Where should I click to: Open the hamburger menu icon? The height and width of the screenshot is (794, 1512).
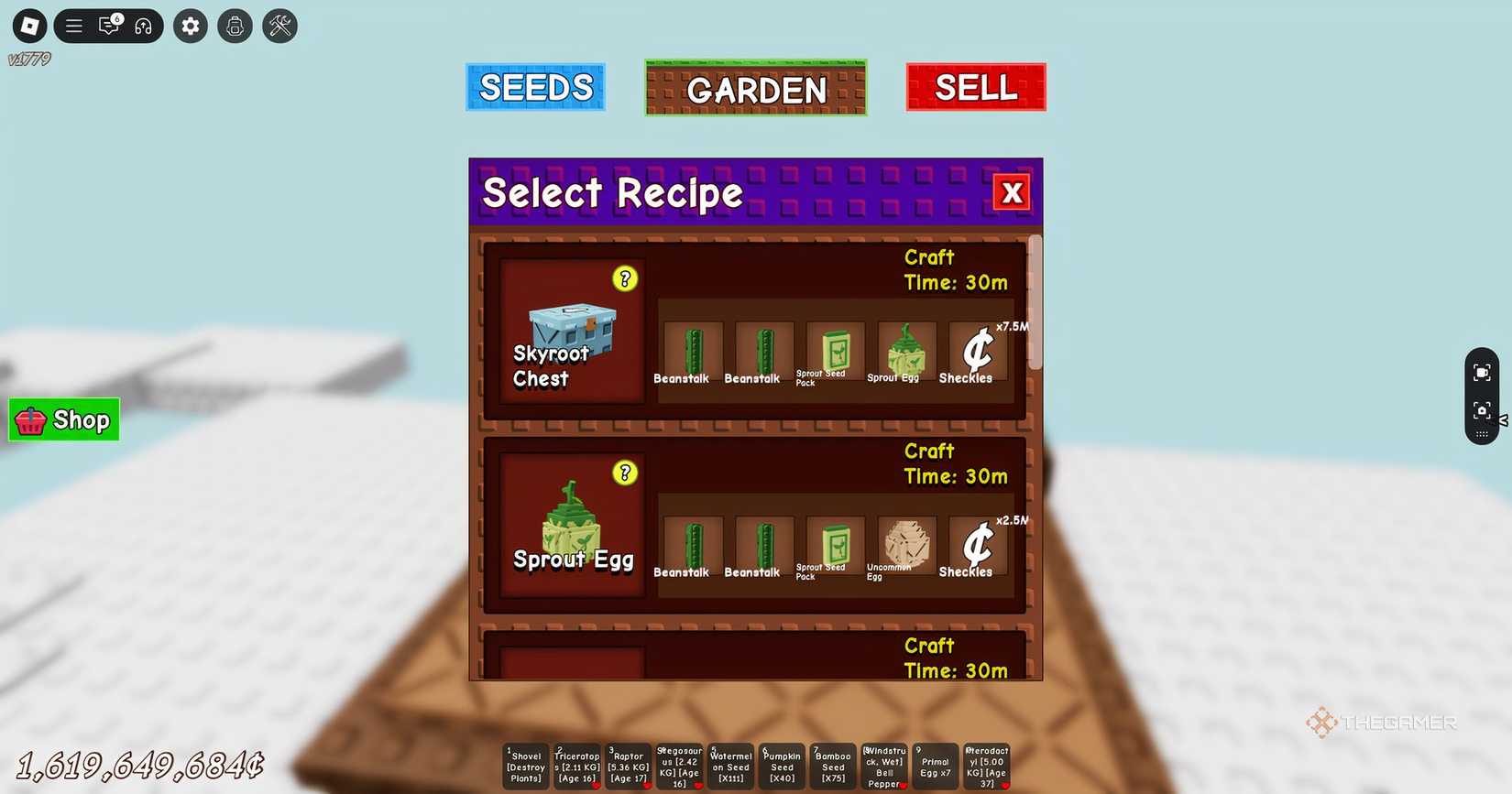[x=73, y=26]
